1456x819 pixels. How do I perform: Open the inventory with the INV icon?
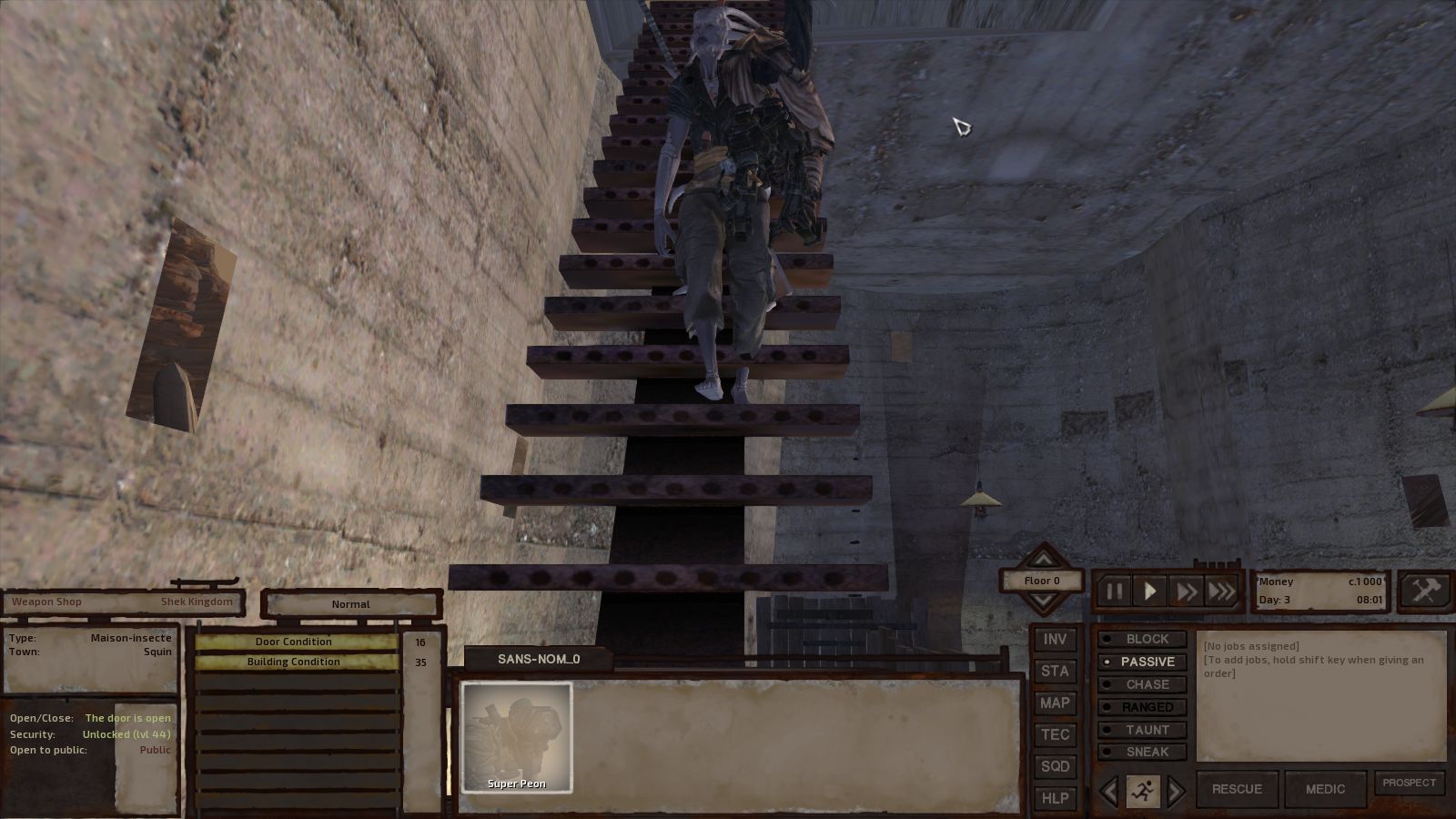pyautogui.click(x=1056, y=639)
